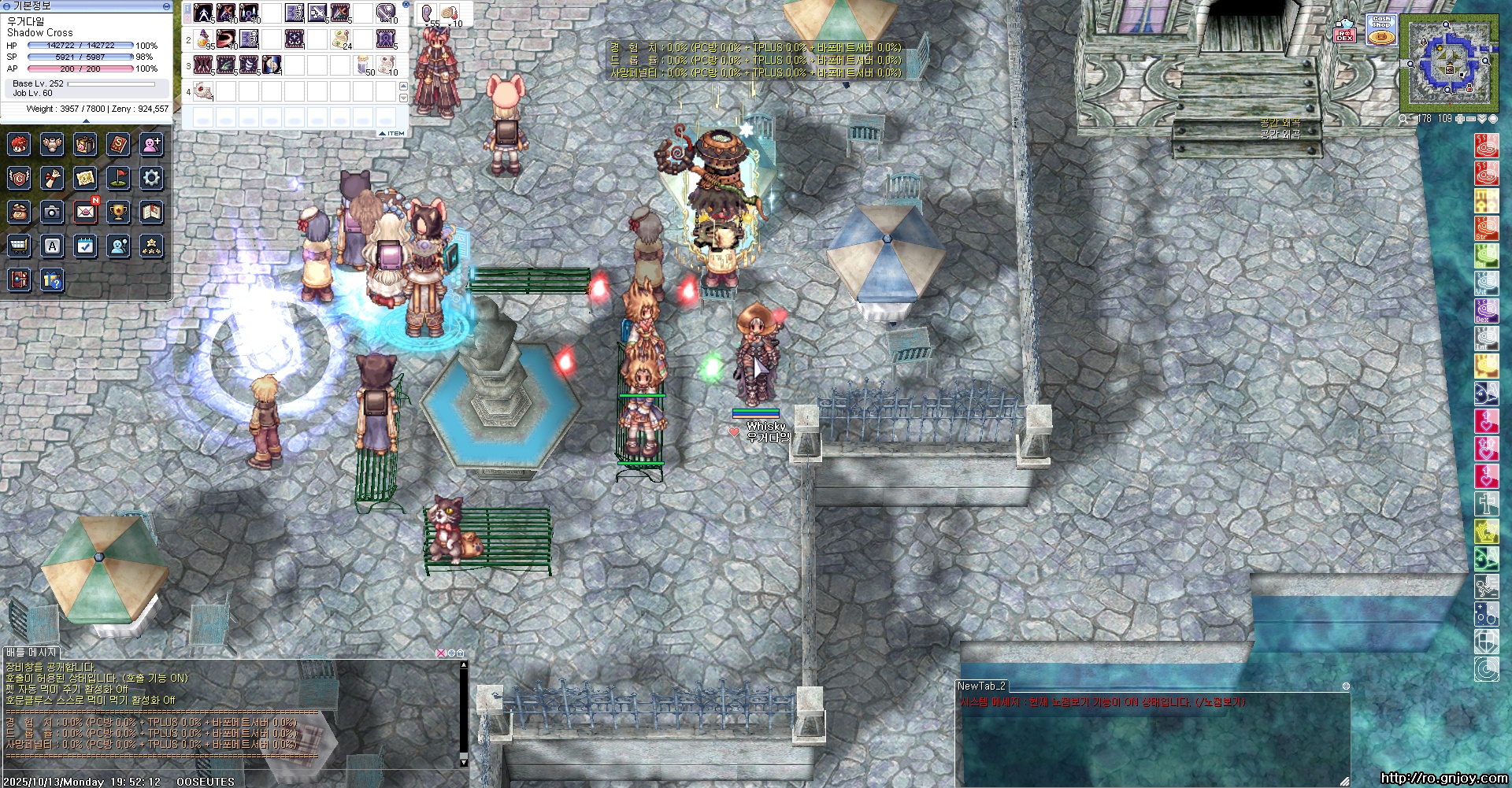Open the calendar check attendance icon
This screenshot has width=1512, height=788.
tap(85, 246)
